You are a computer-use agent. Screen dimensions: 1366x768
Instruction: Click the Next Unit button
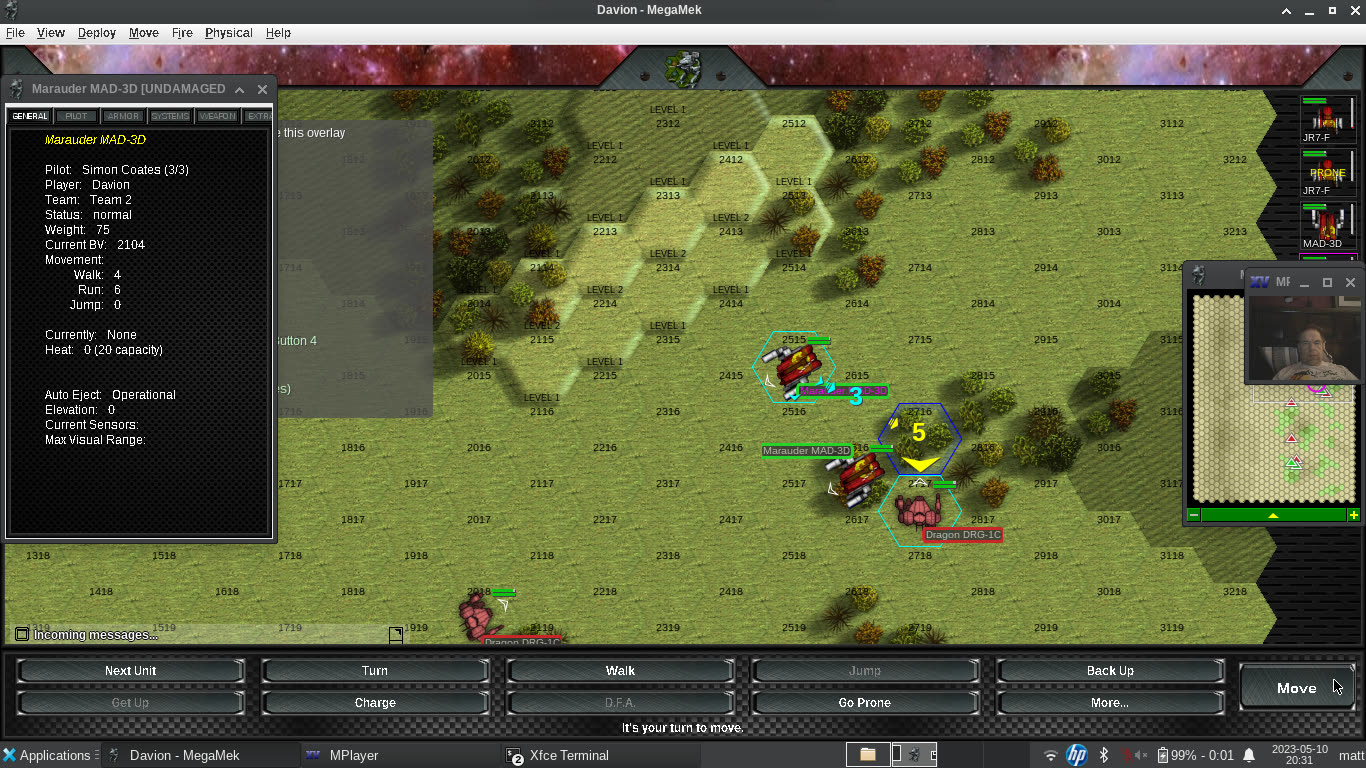tap(130, 670)
